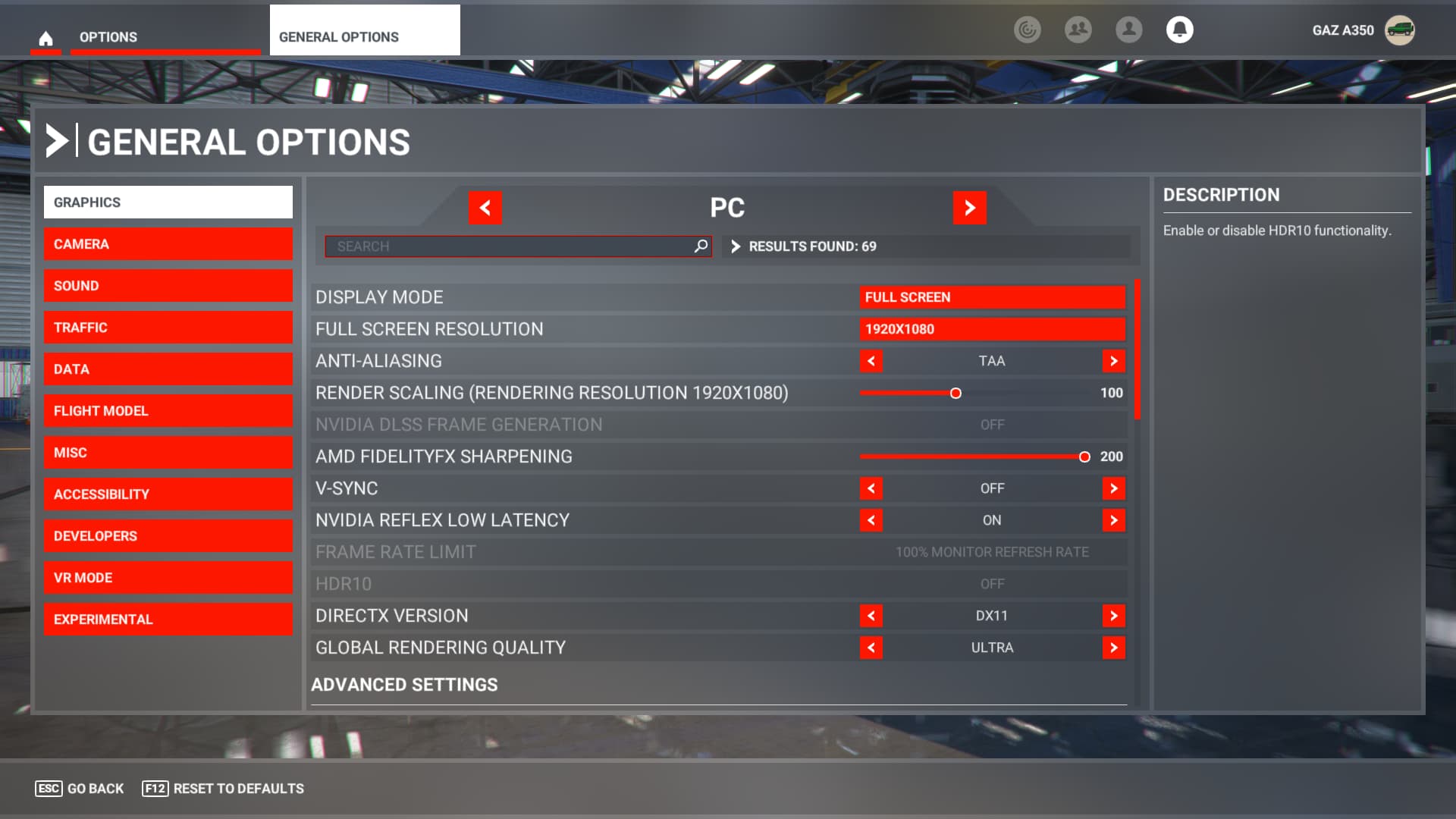Open the friends group icon

(1078, 30)
